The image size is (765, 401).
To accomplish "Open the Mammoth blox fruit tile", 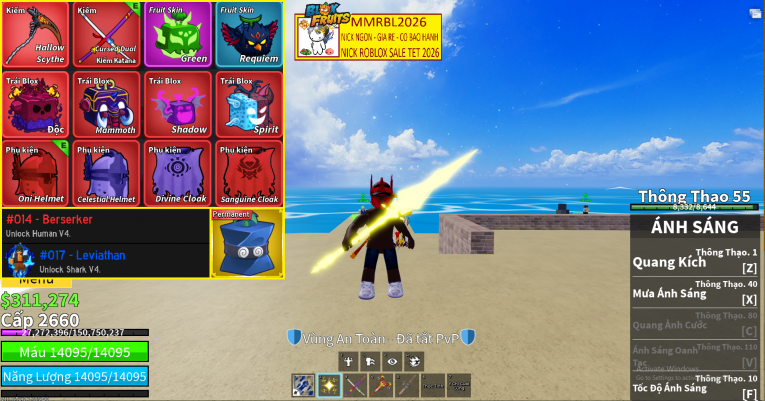I will coord(106,104).
